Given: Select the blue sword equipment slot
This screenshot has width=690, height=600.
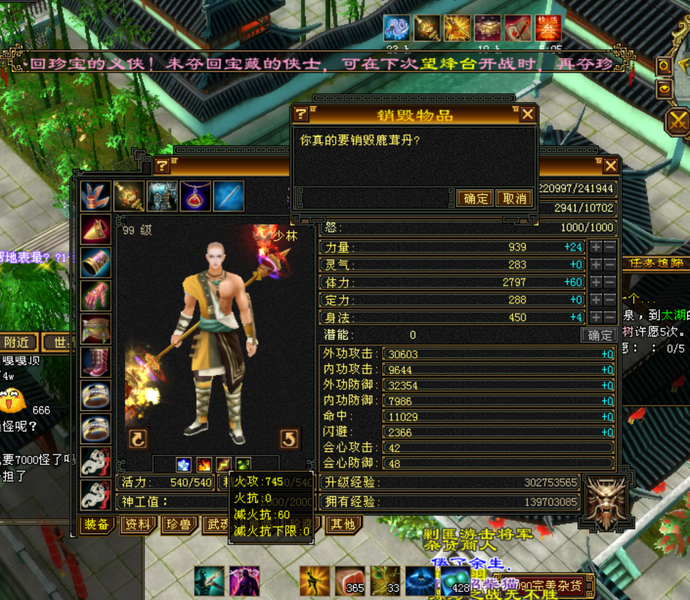Looking at the screenshot, I should (x=229, y=196).
